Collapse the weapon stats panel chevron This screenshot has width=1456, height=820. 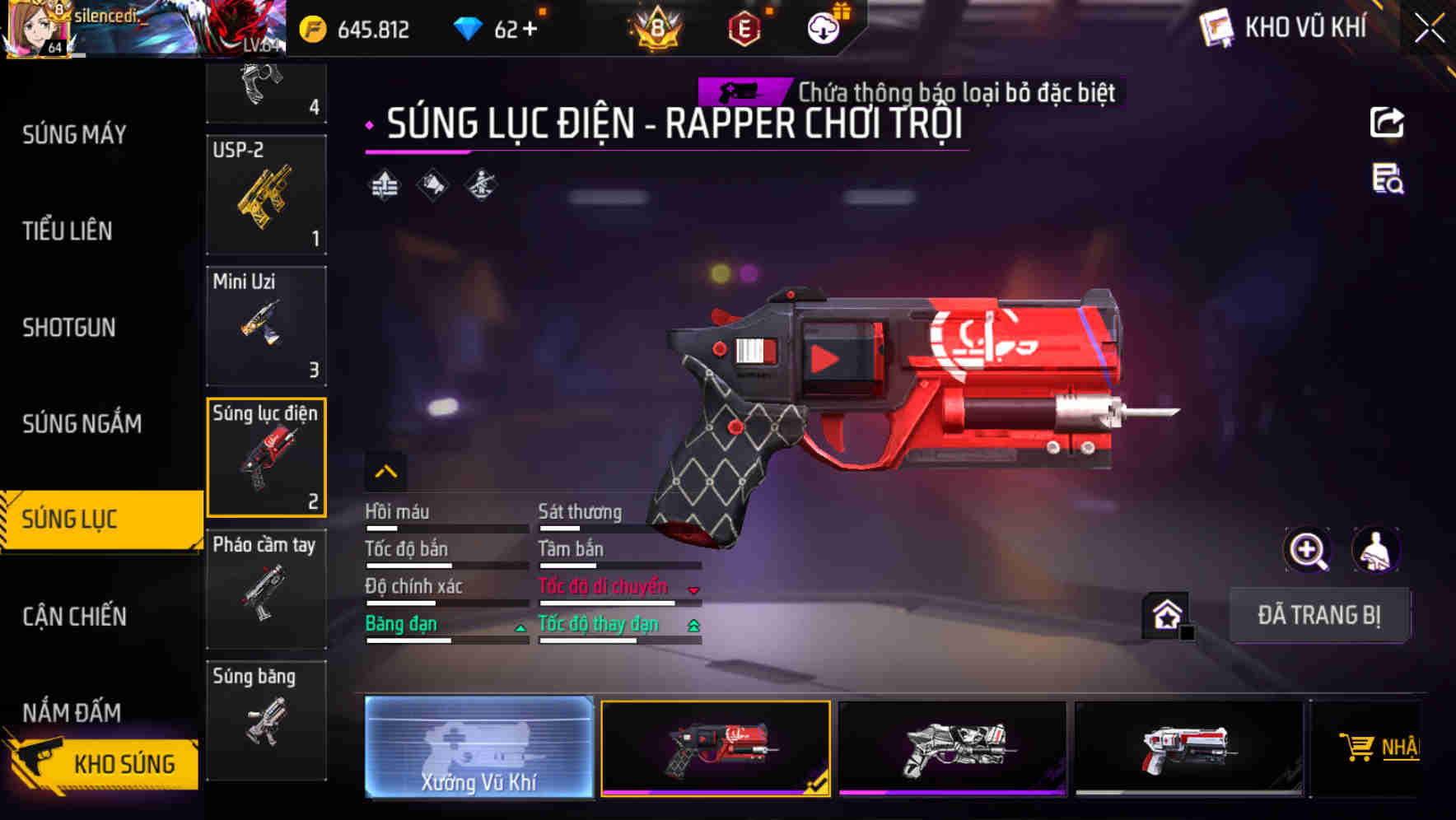[x=385, y=471]
